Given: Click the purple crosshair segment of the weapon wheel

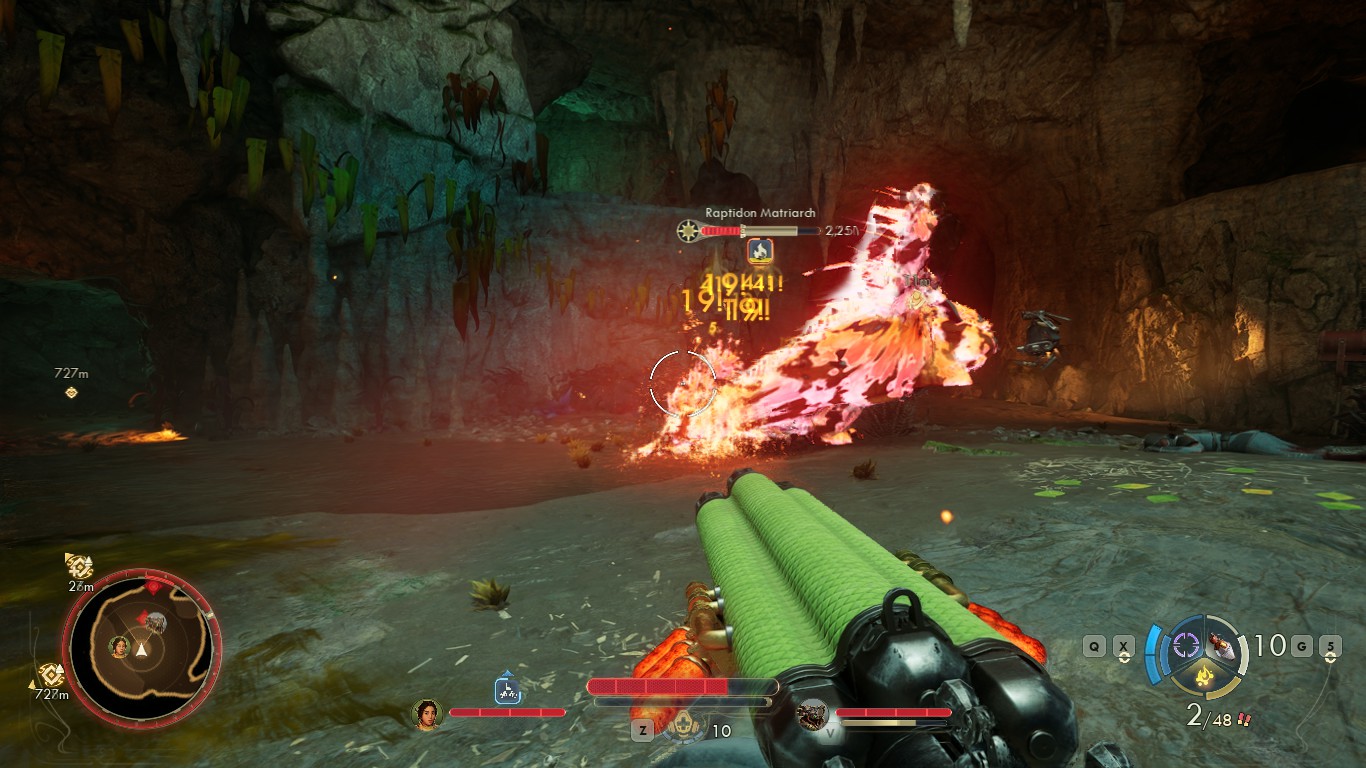Looking at the screenshot, I should tap(1185, 645).
